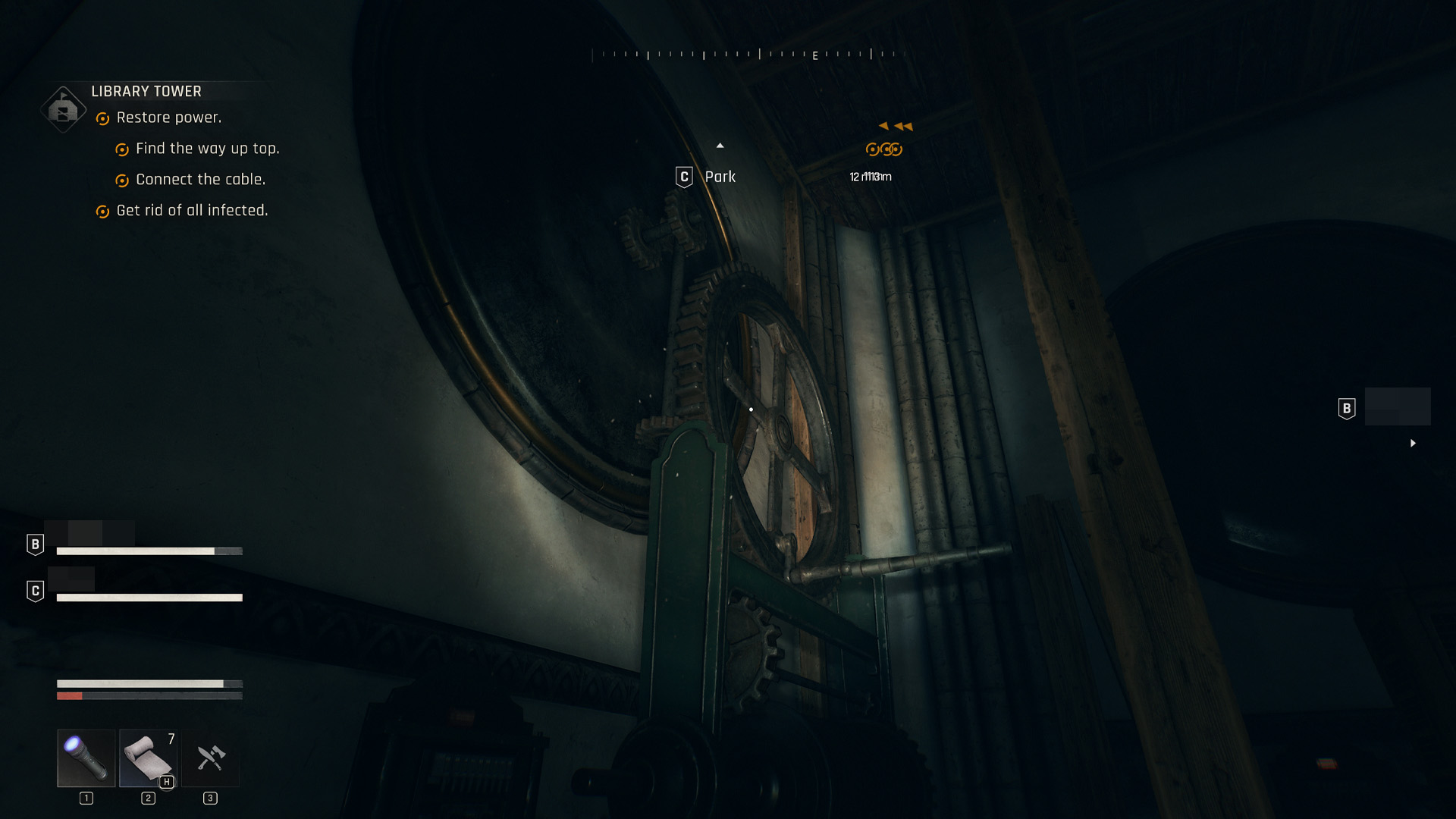Click the double-chevron arrows near the objective marker

coord(896,127)
